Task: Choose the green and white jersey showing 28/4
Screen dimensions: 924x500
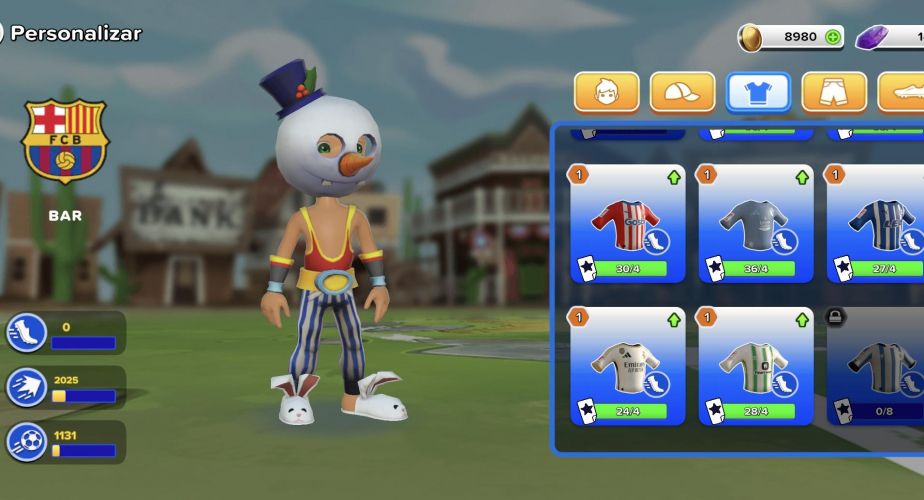Action: point(755,366)
